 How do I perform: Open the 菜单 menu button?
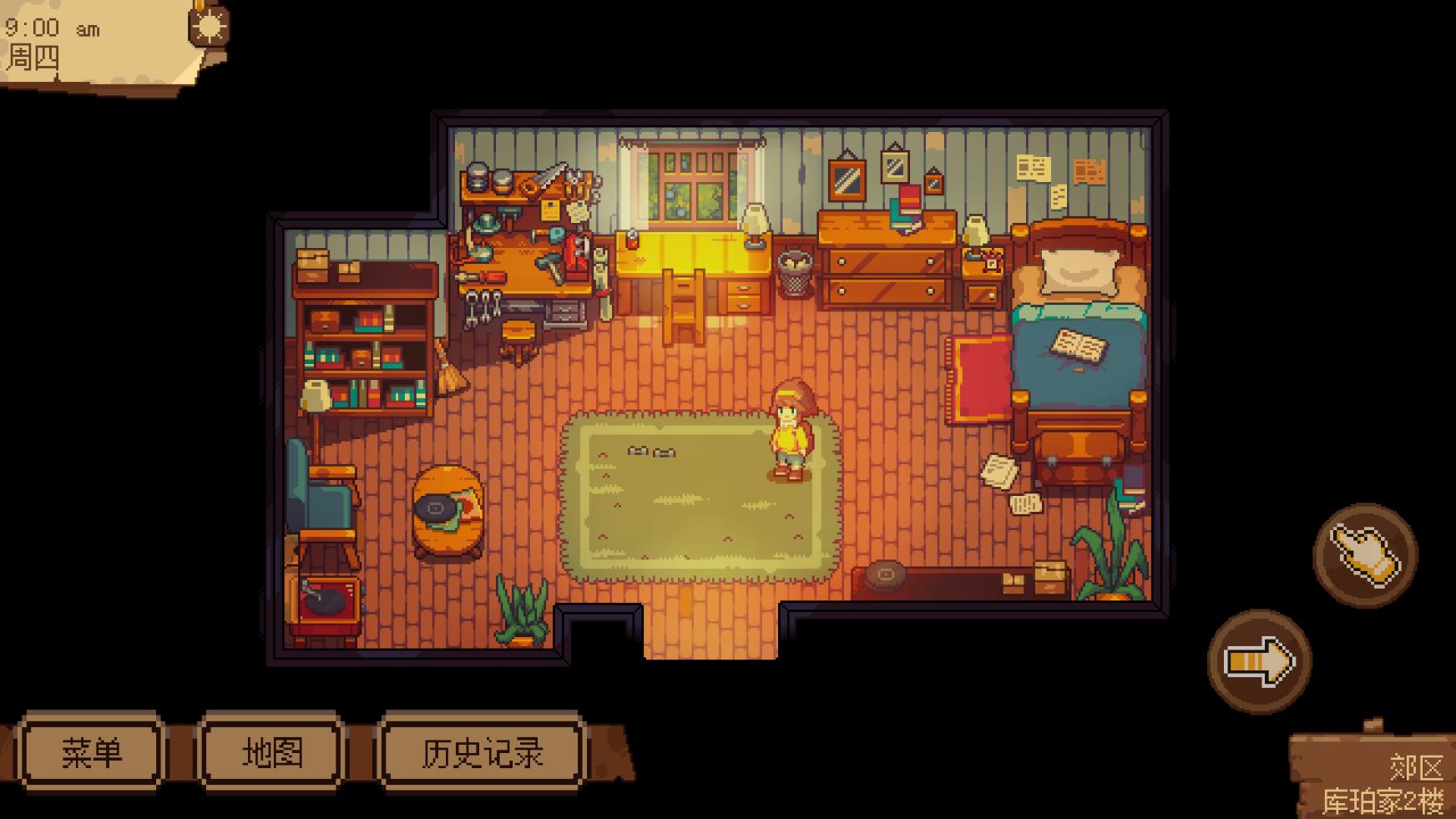91,752
